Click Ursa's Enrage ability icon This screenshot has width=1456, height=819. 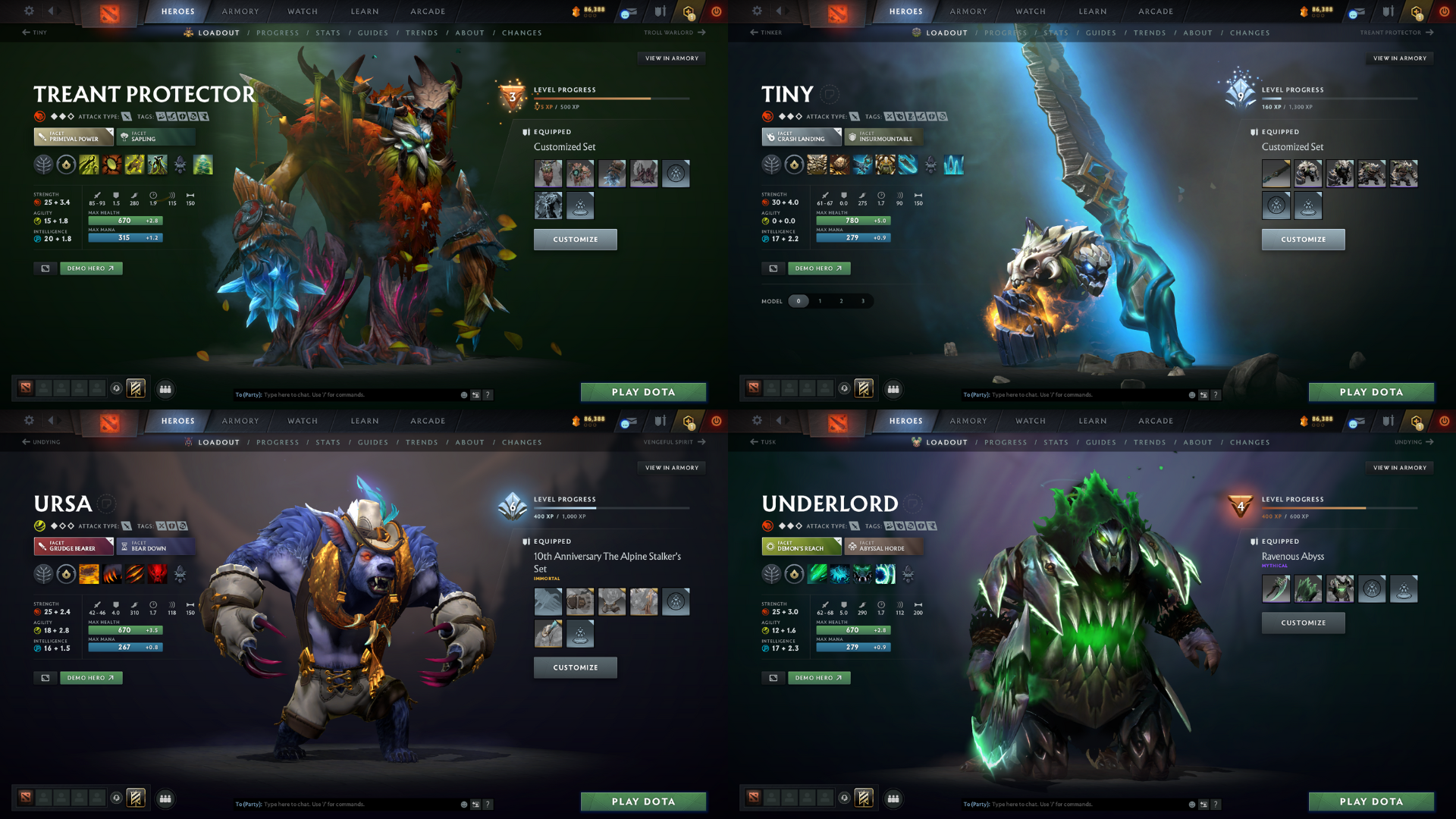point(157,575)
